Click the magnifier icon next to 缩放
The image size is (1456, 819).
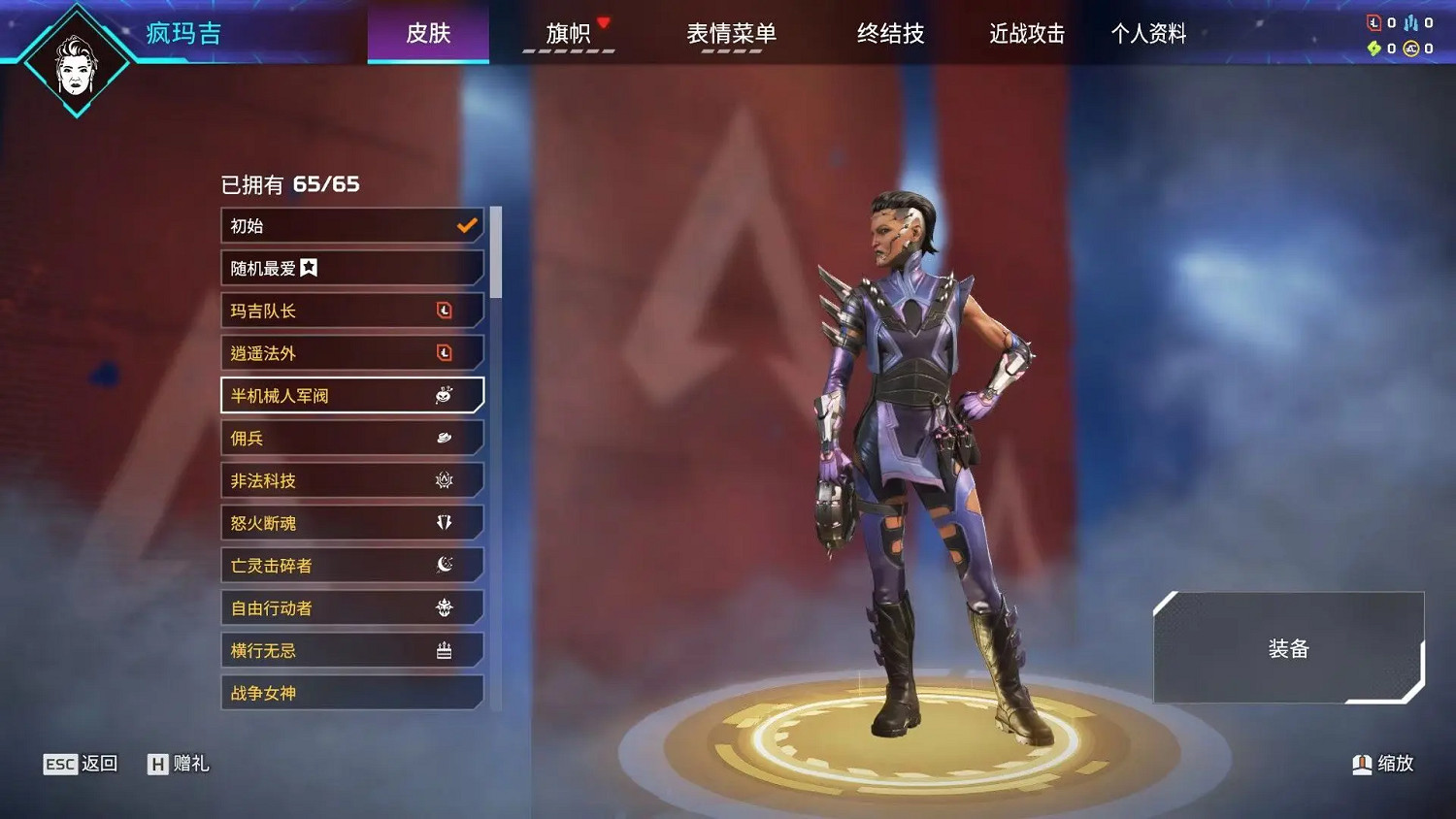pyautogui.click(x=1361, y=764)
